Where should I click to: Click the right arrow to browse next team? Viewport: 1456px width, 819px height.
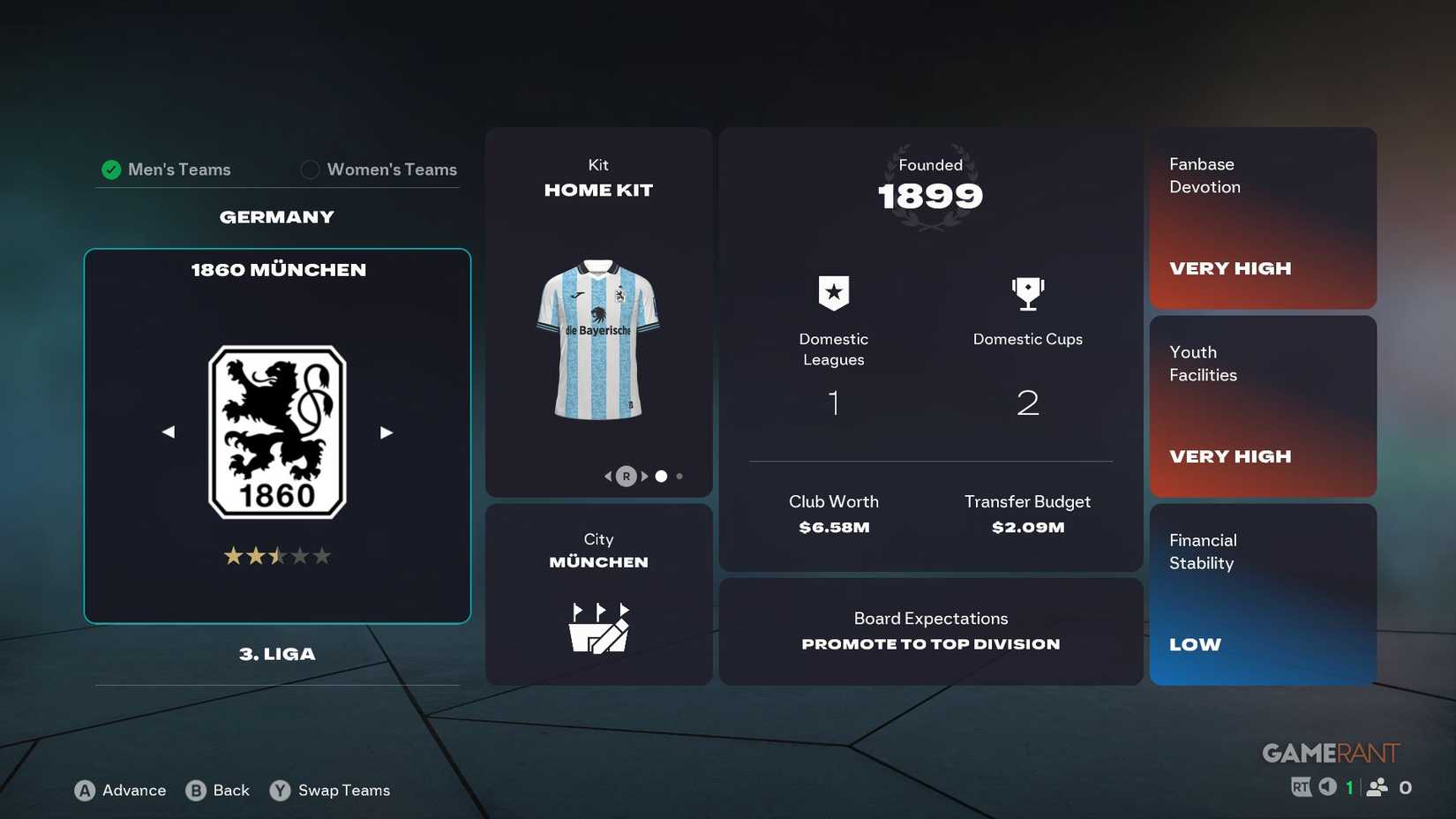386,432
